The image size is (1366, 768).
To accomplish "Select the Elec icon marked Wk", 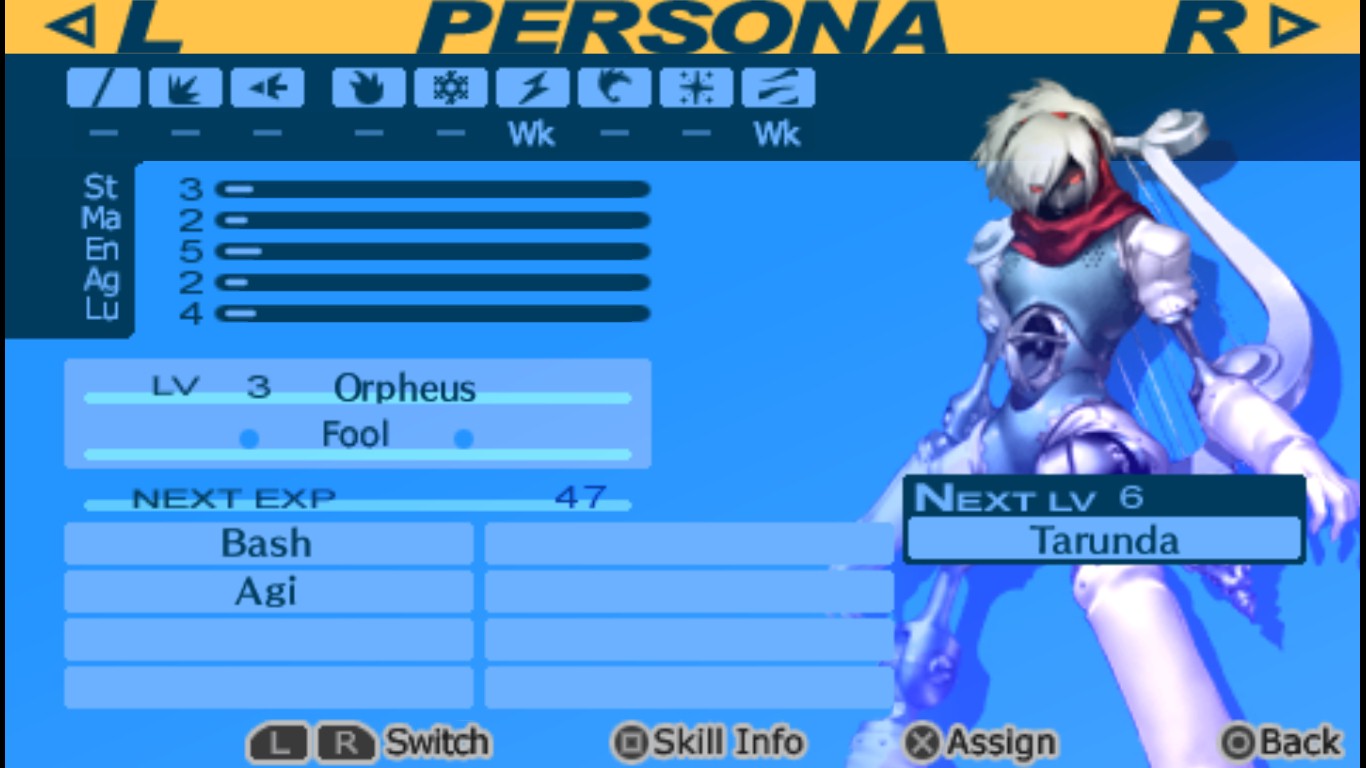I will (x=533, y=87).
